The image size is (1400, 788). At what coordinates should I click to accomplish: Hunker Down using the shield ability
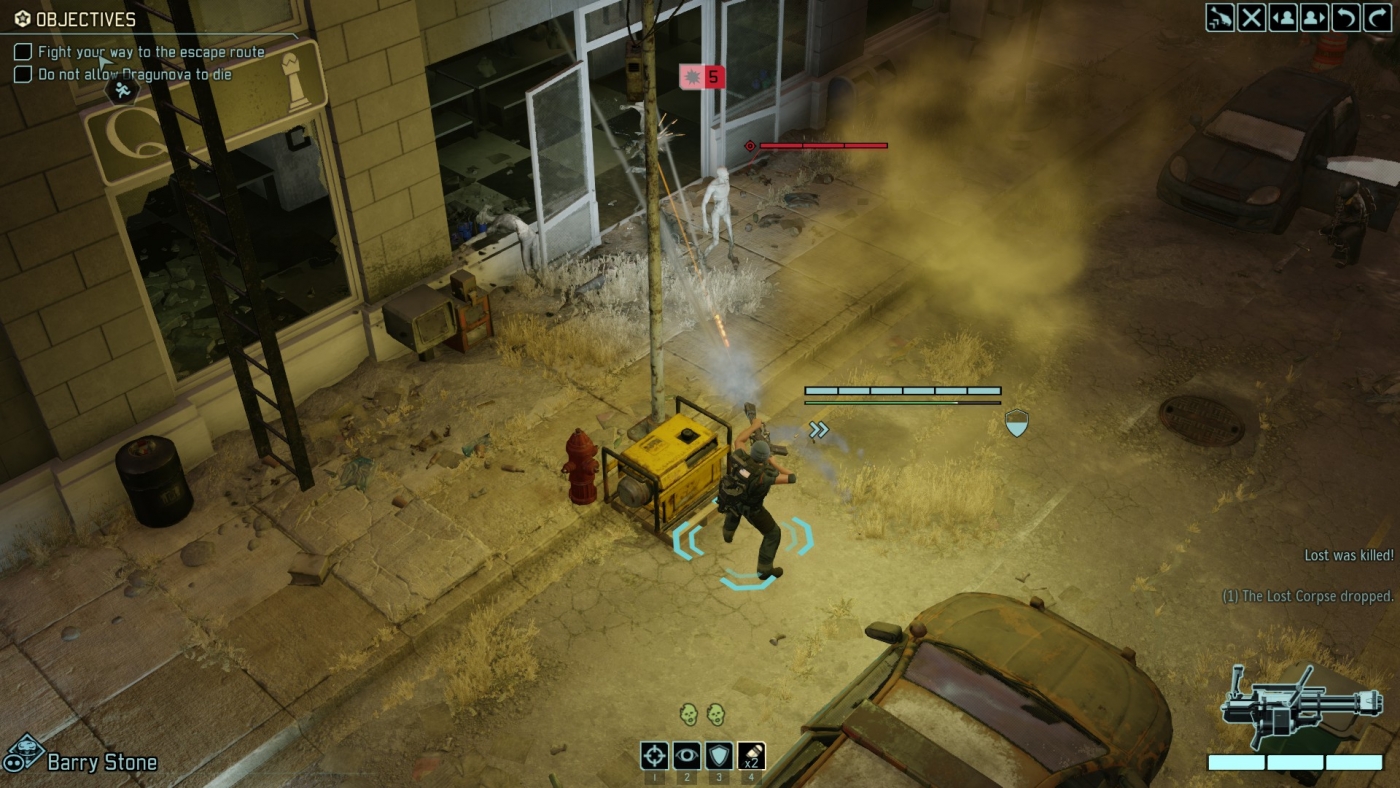(x=721, y=757)
